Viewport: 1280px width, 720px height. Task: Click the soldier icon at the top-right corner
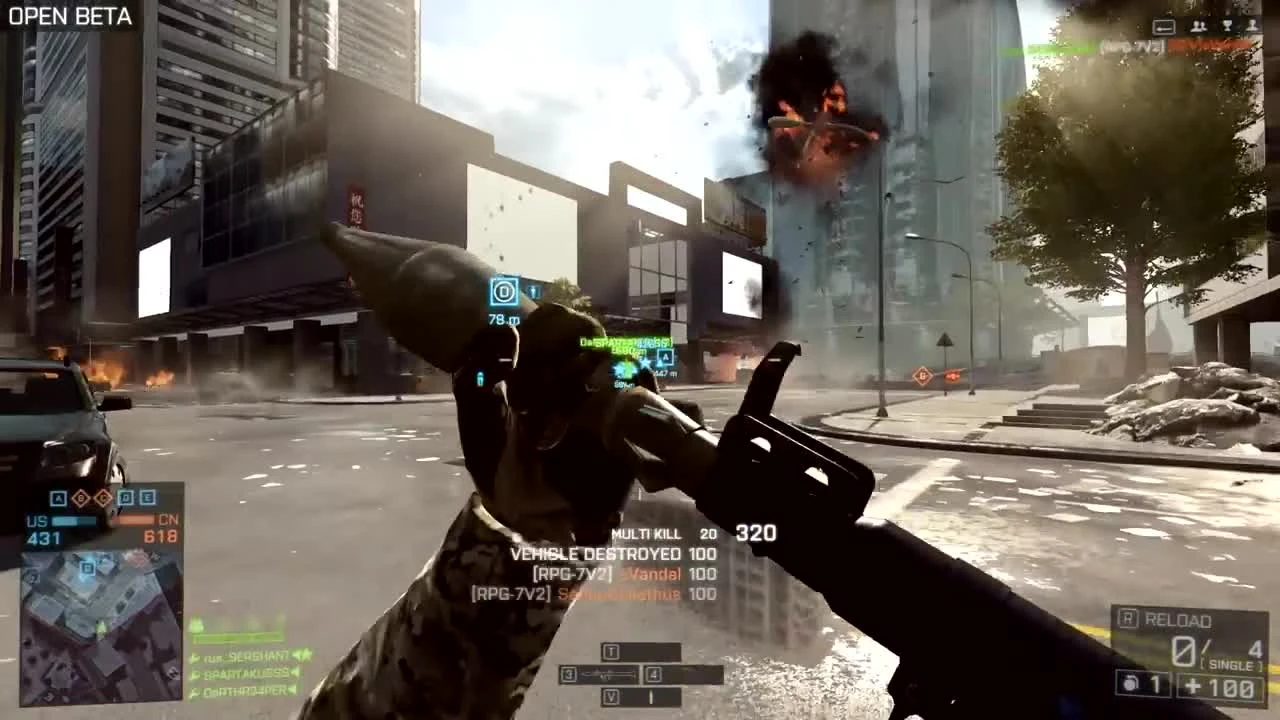pyautogui.click(x=1253, y=27)
